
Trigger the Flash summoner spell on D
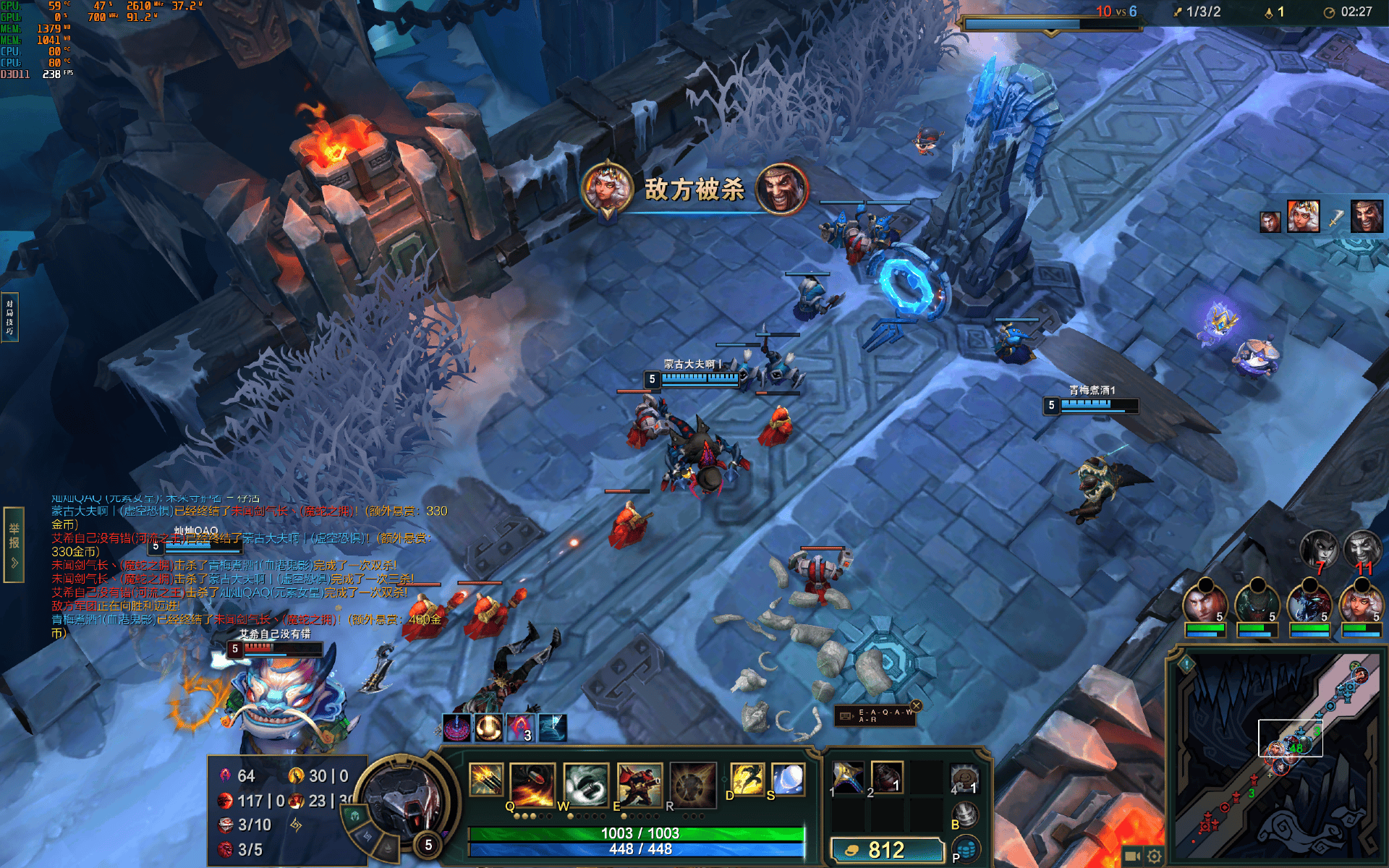click(x=747, y=780)
